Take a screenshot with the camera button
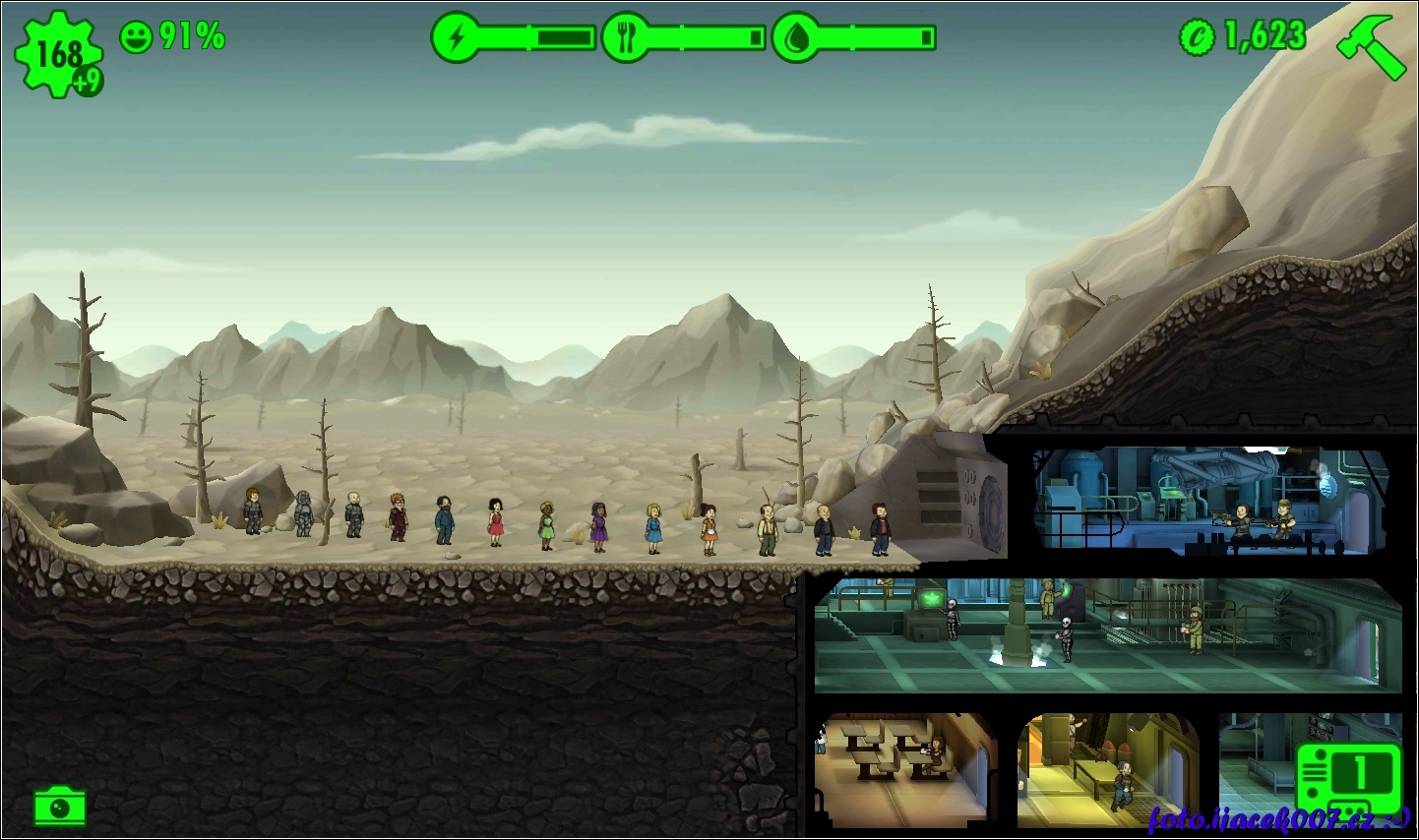 59,807
